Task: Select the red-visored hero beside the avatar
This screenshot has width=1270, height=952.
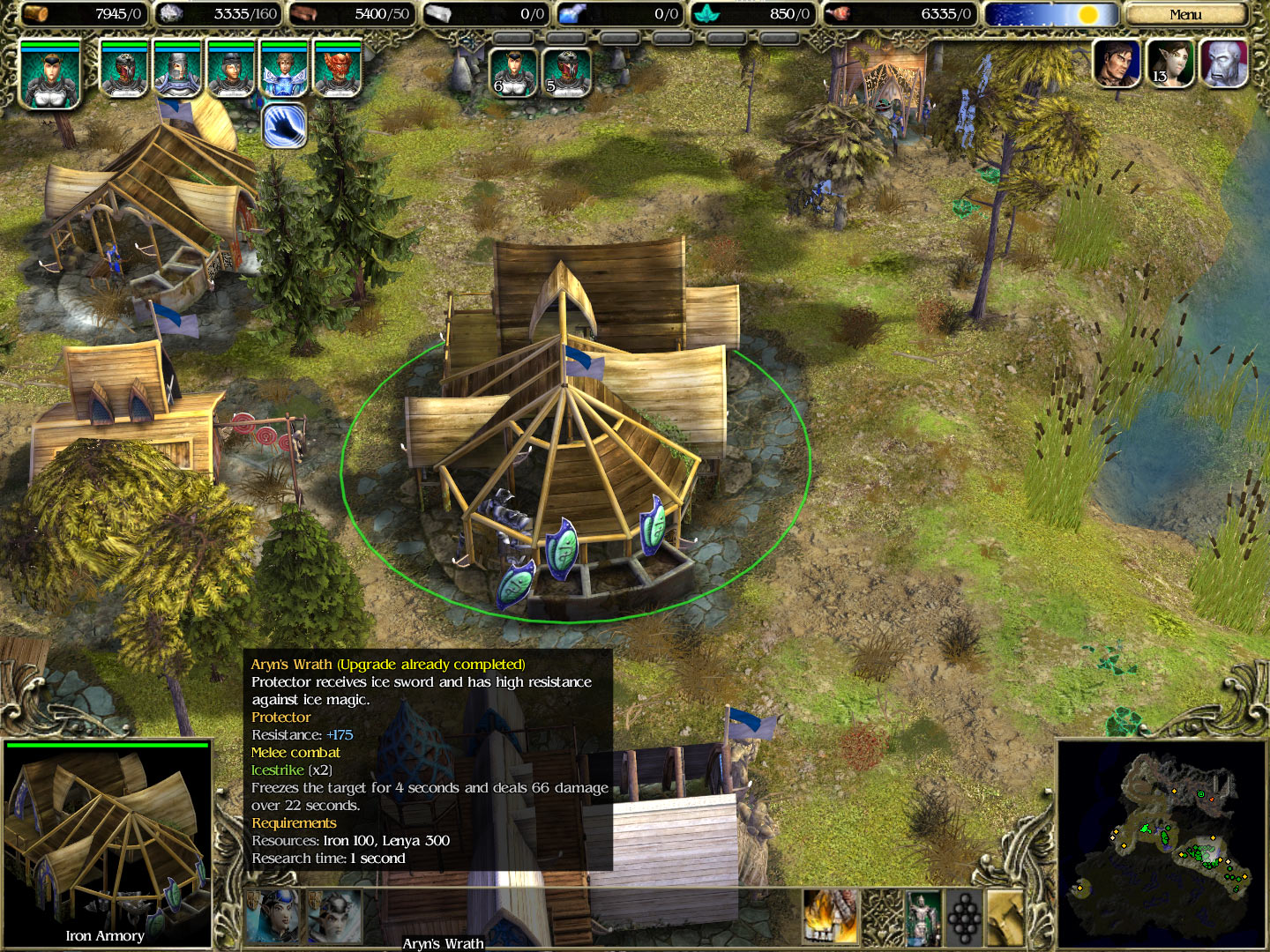Action: tap(124, 71)
